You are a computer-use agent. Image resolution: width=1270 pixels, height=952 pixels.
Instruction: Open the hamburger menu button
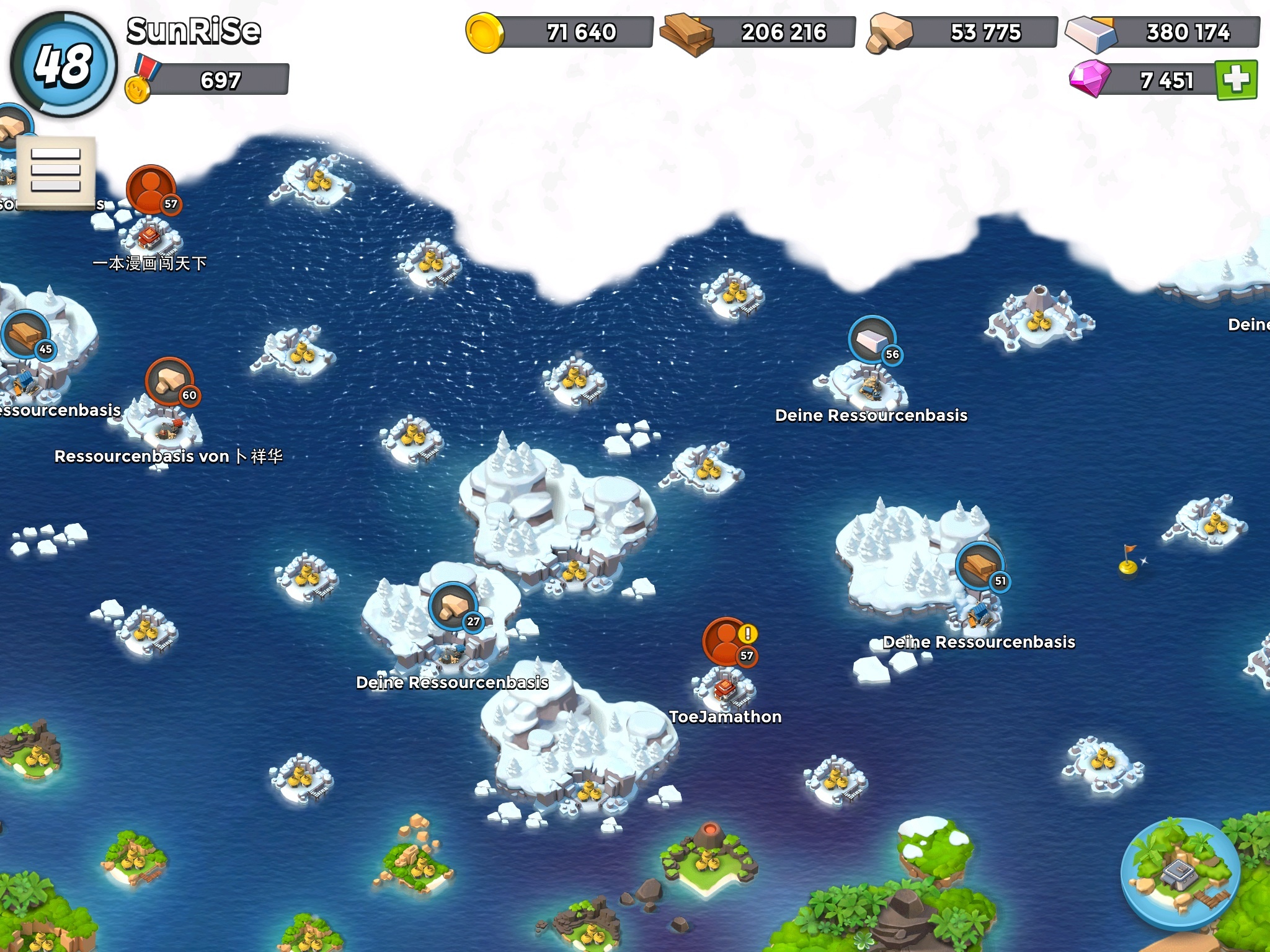pos(56,170)
